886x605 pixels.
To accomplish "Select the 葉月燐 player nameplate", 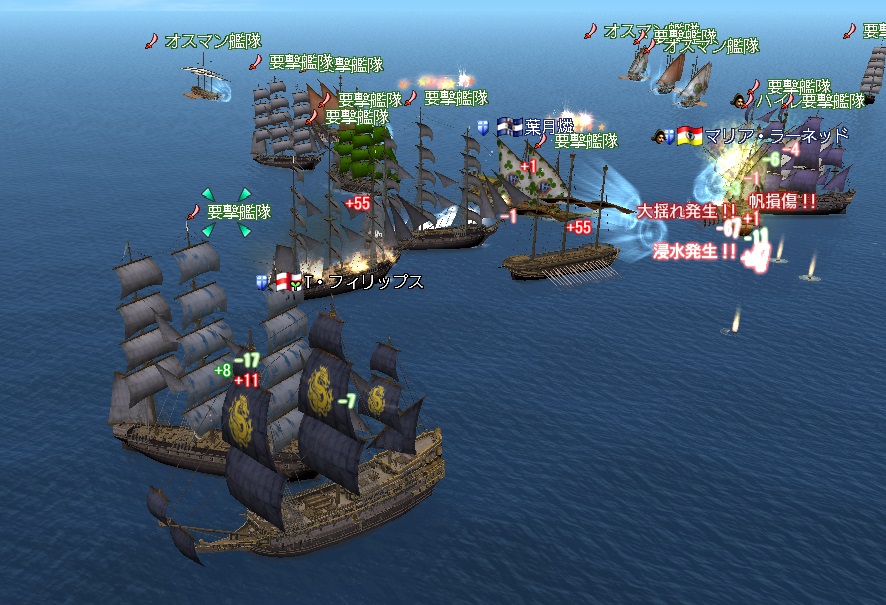I will click(x=548, y=127).
